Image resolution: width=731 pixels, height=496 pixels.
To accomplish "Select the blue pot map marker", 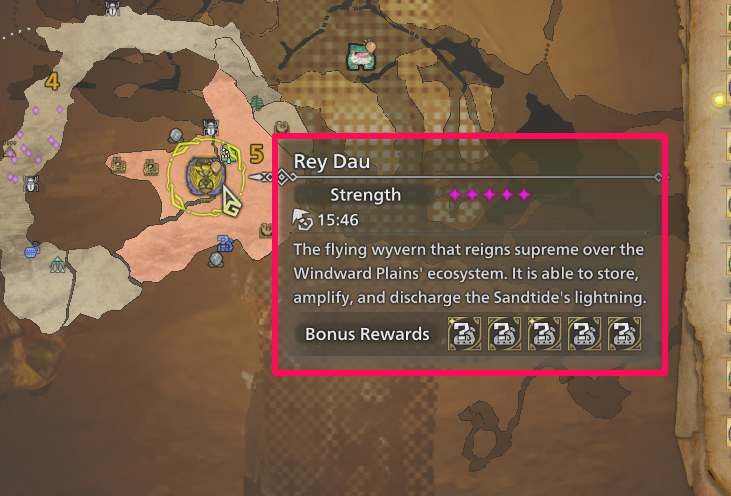I will click(x=32, y=251).
